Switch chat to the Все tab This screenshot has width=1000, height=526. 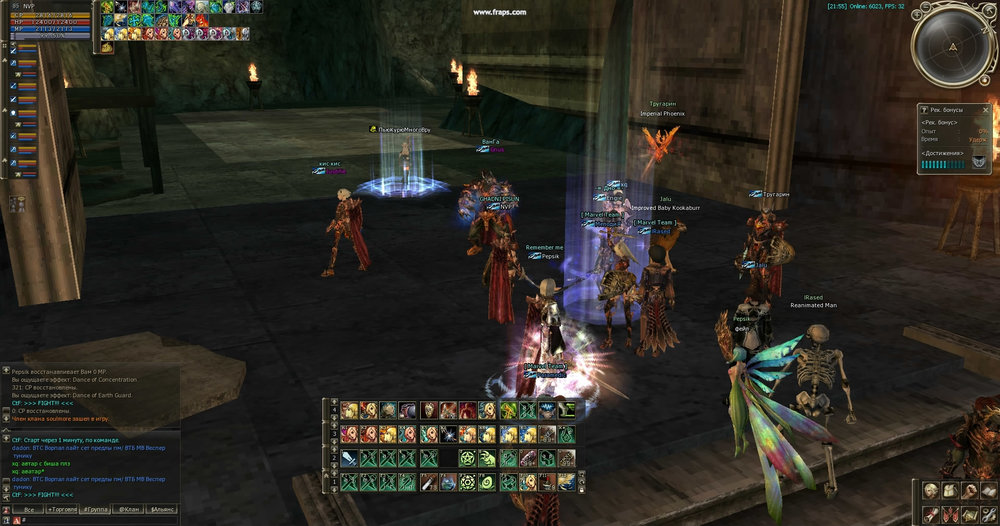click(x=28, y=509)
